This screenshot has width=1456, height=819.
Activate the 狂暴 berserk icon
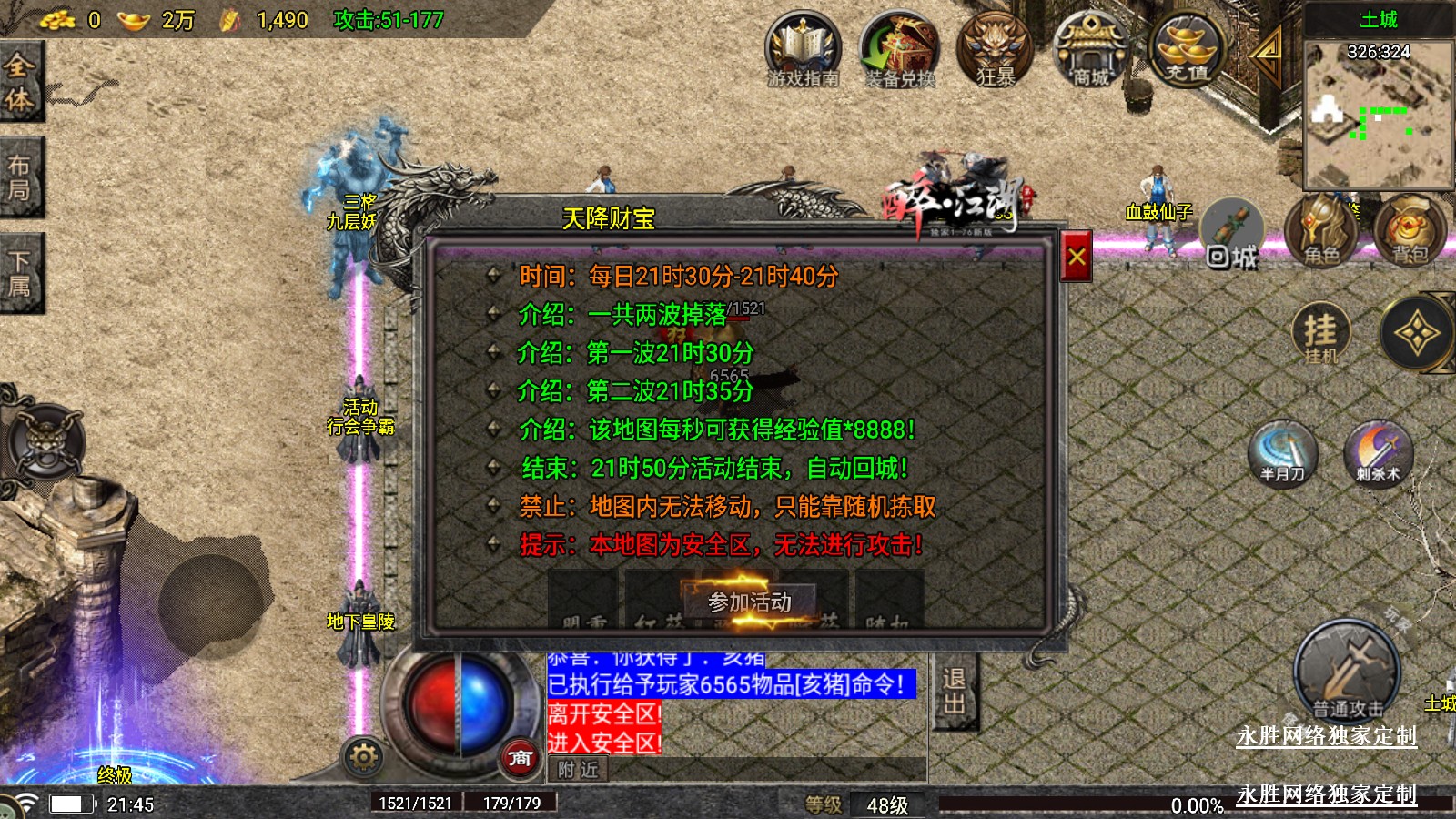995,49
